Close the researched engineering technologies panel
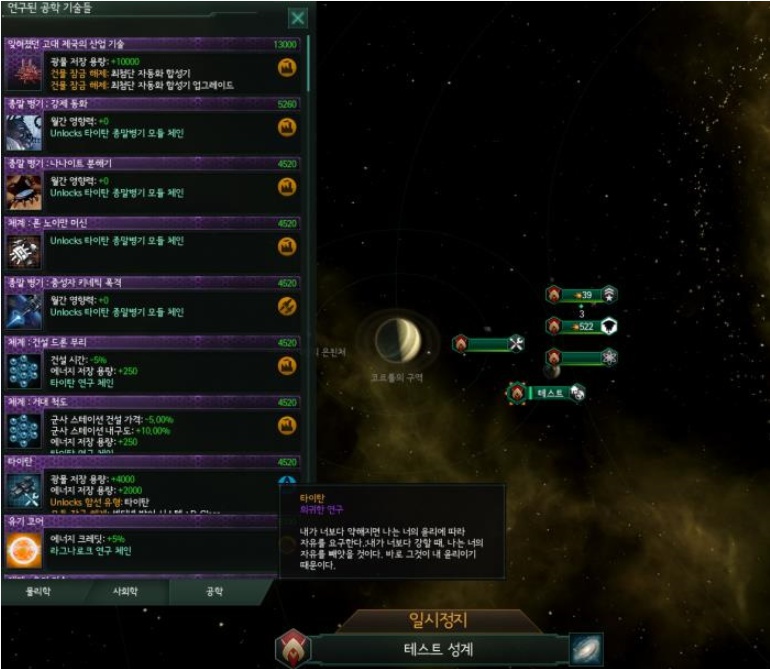The width and height of the screenshot is (770, 669). [x=297, y=18]
